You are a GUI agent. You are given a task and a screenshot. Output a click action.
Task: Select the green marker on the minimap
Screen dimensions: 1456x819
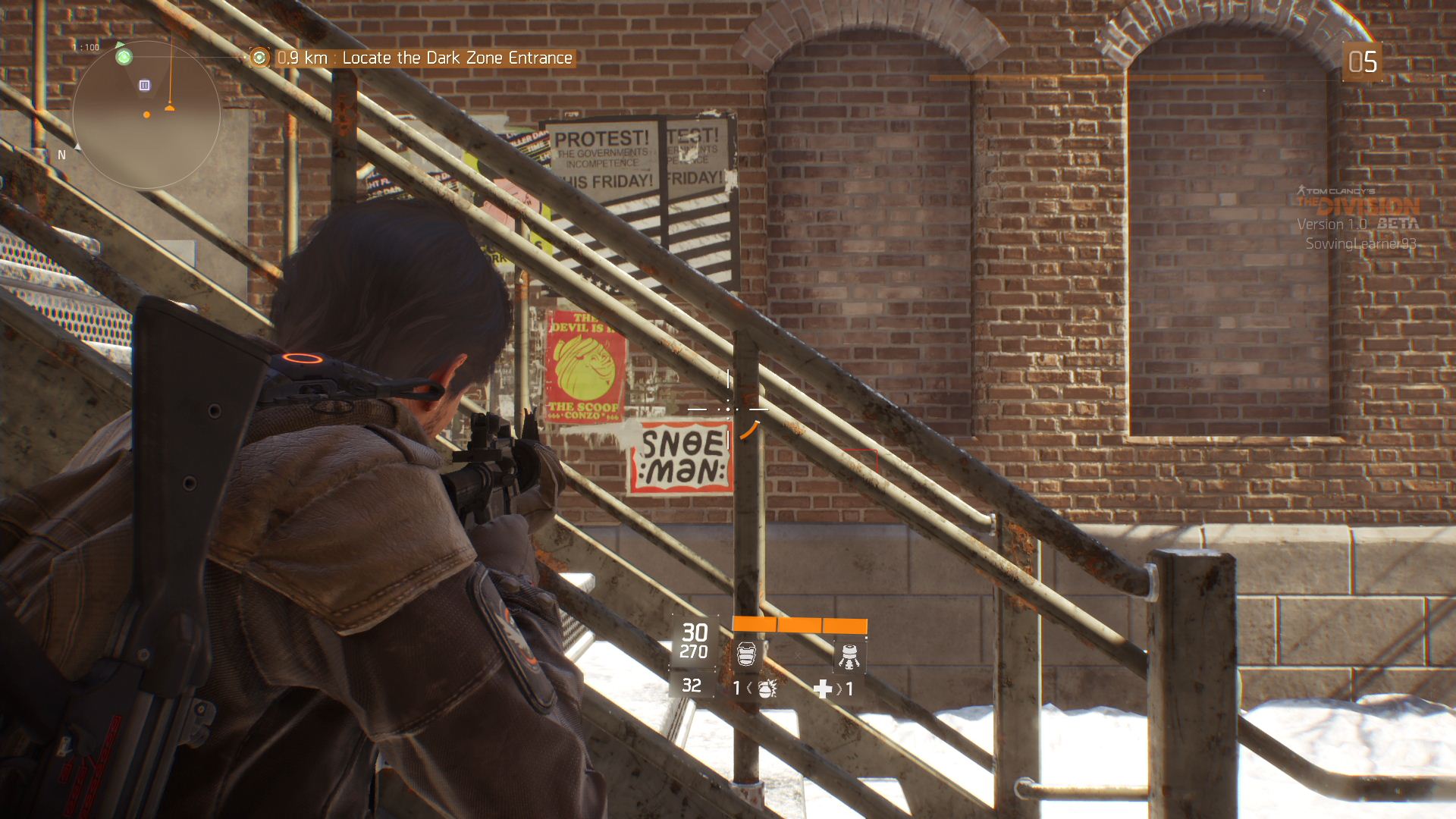[124, 57]
